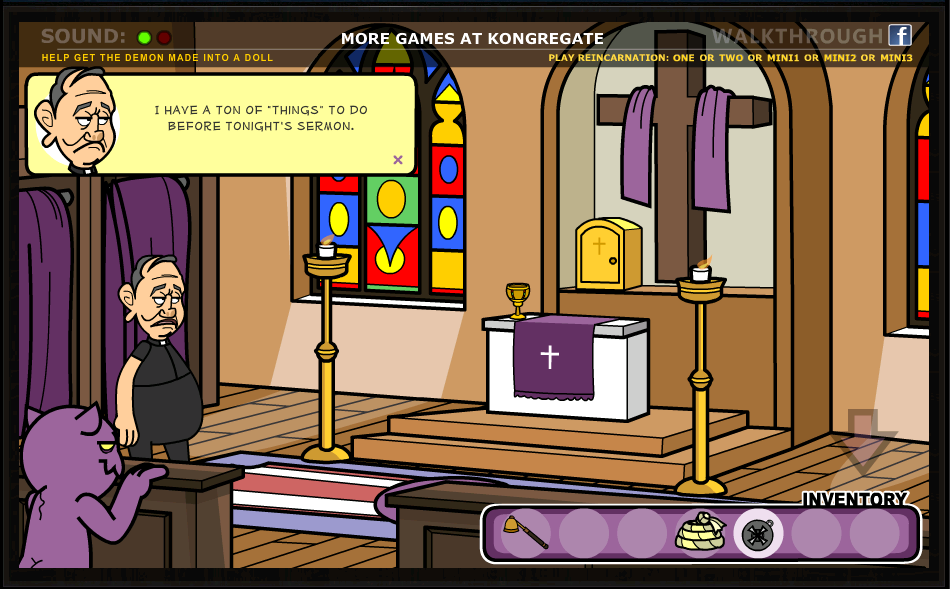Viewport: 950px width, 589px height.
Task: Select the round metal grate in inventory
Action: coord(758,534)
